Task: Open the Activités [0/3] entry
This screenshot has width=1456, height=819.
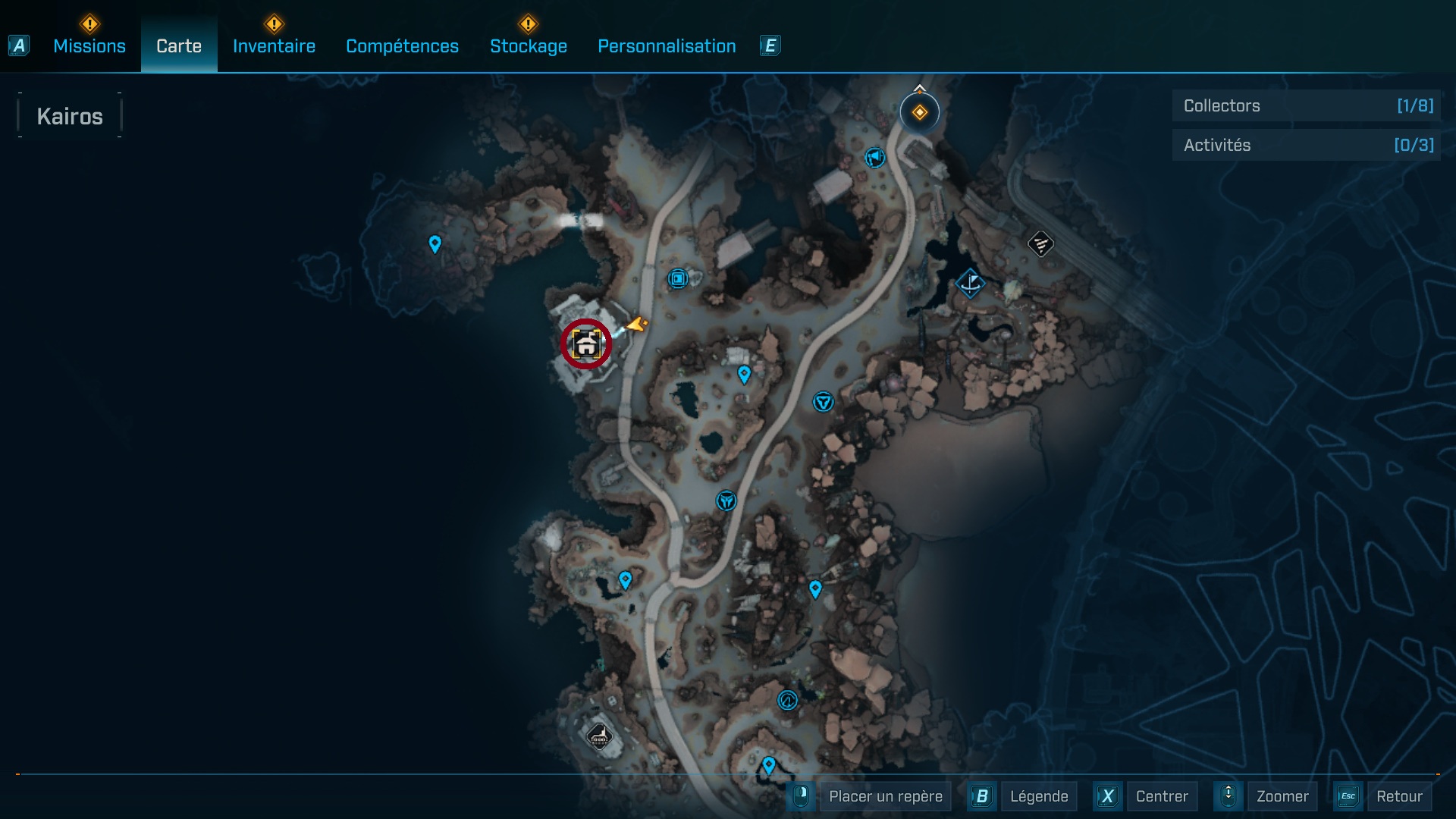Action: (1306, 145)
